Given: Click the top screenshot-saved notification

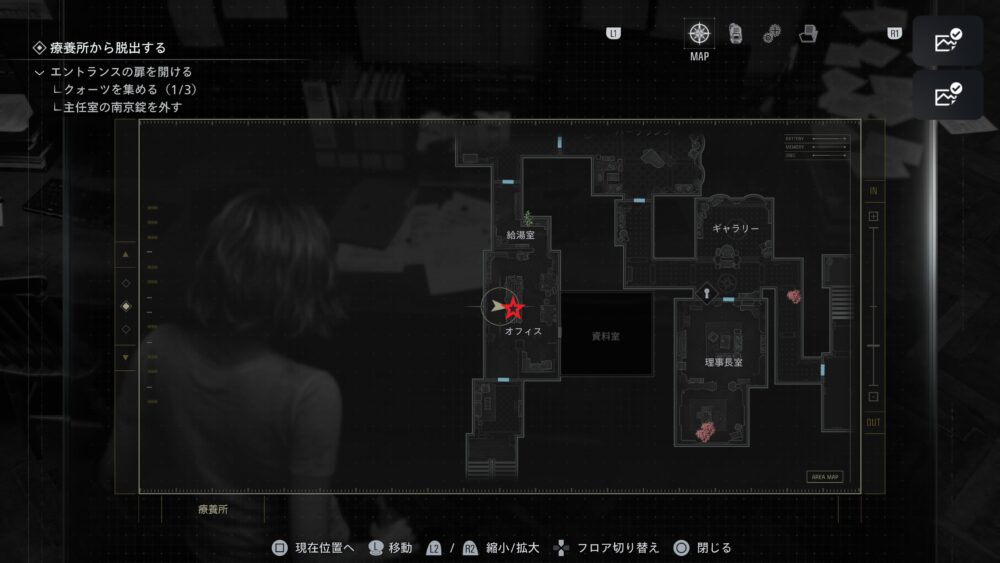Looking at the screenshot, I should [x=947, y=41].
